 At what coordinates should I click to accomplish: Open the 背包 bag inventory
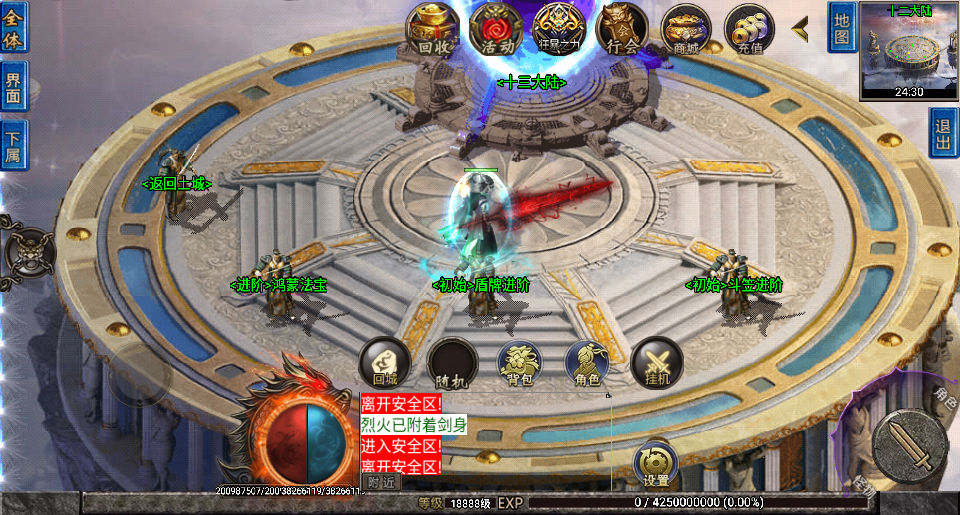tap(519, 362)
